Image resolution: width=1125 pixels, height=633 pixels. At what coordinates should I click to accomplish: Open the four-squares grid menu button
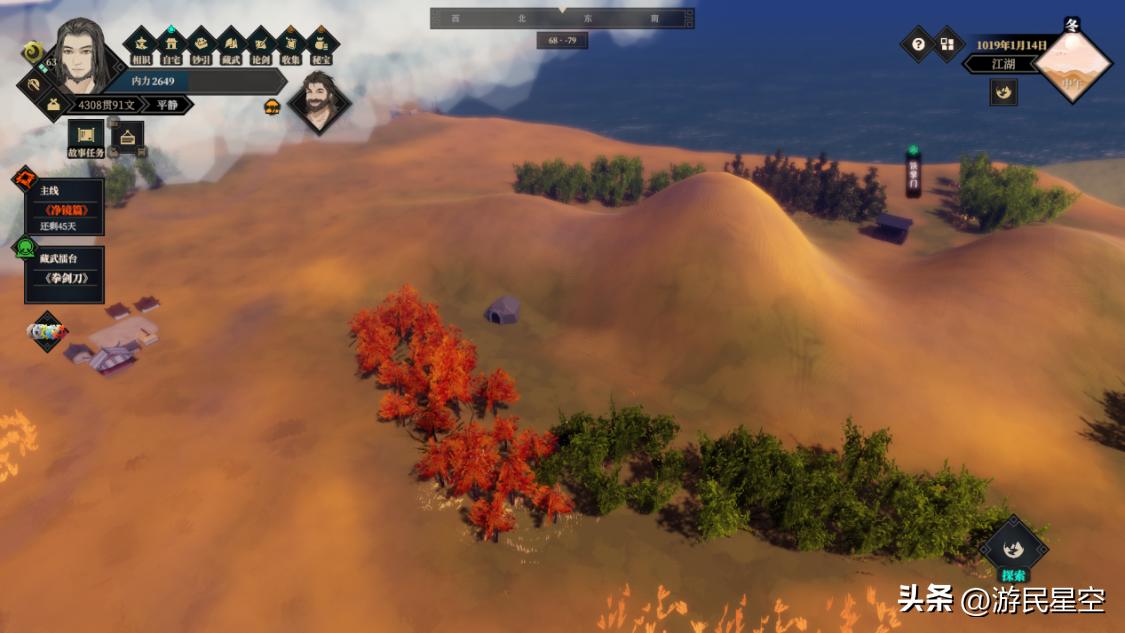(x=948, y=44)
